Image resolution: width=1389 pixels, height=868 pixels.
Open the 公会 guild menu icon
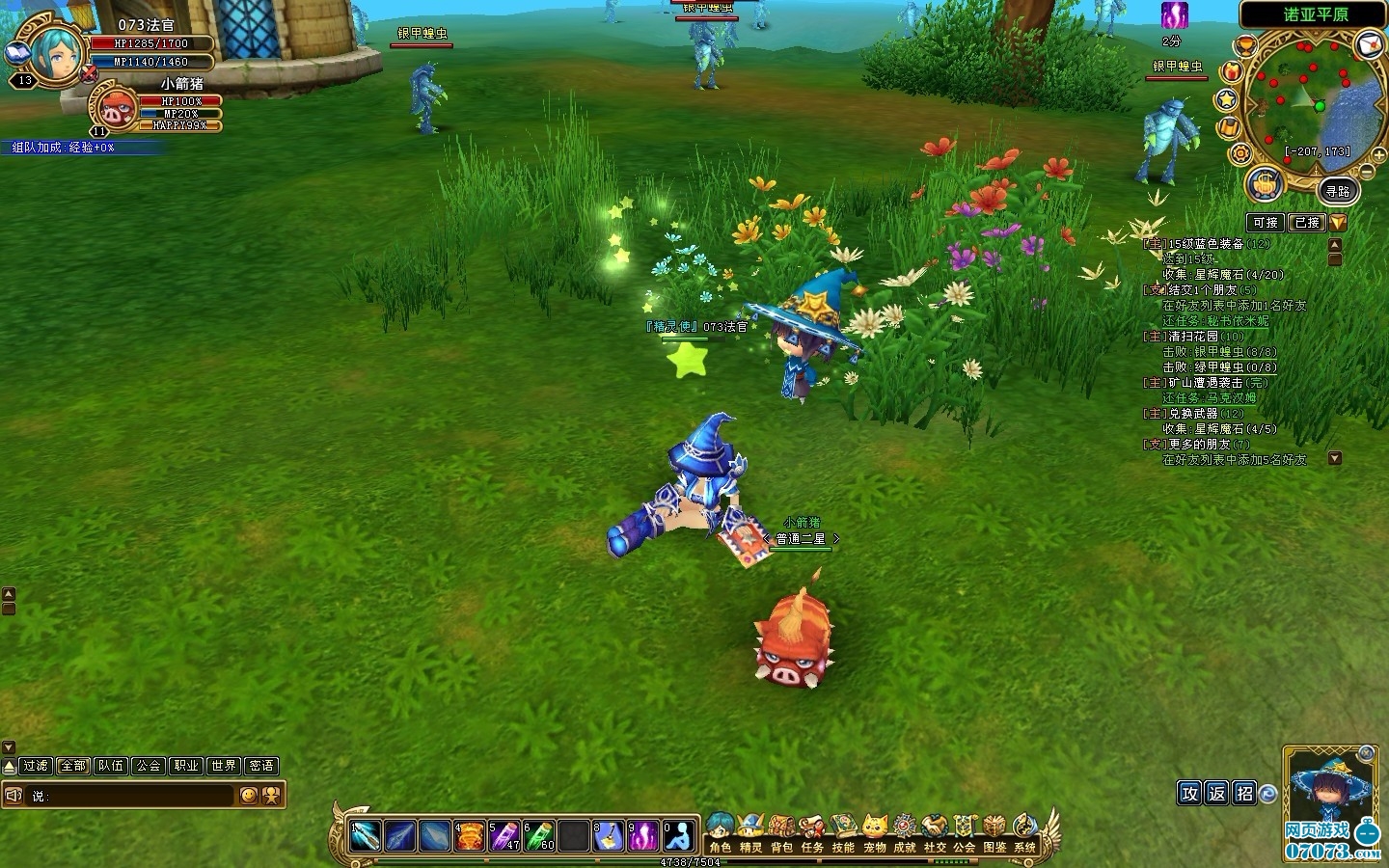point(965,831)
